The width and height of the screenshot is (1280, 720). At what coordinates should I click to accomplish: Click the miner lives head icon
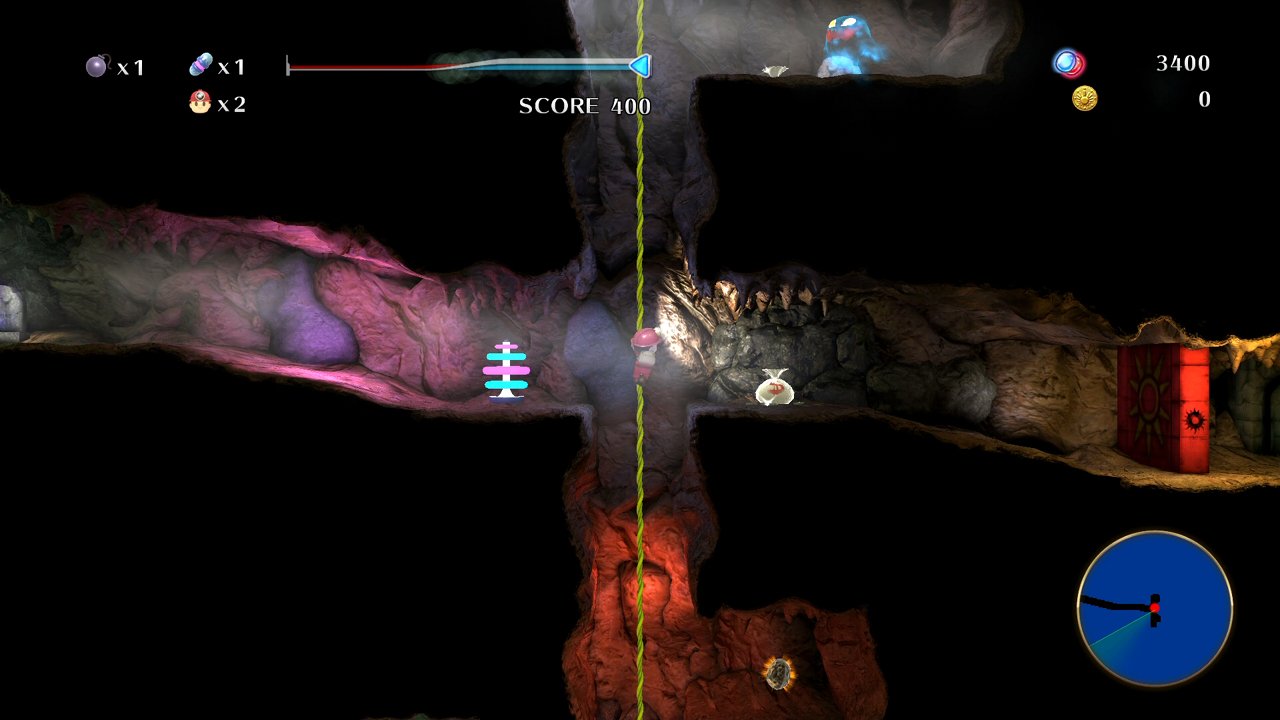pyautogui.click(x=198, y=101)
